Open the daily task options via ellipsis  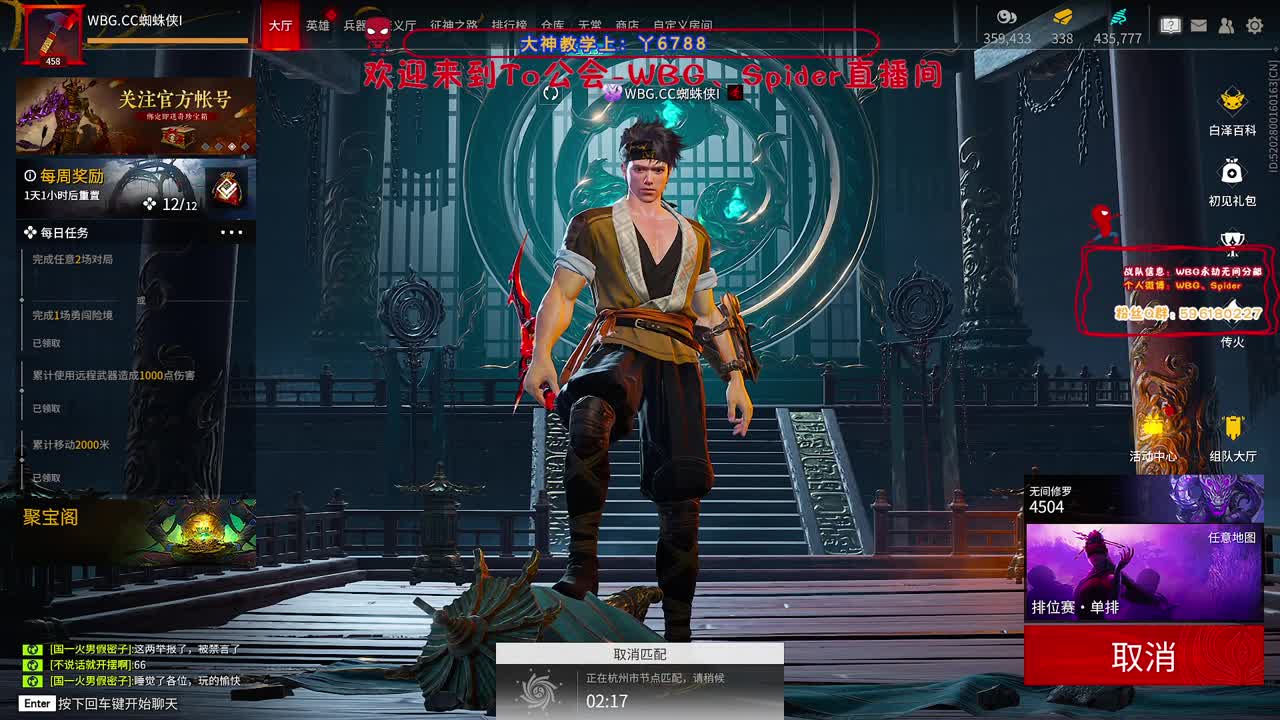point(232,232)
